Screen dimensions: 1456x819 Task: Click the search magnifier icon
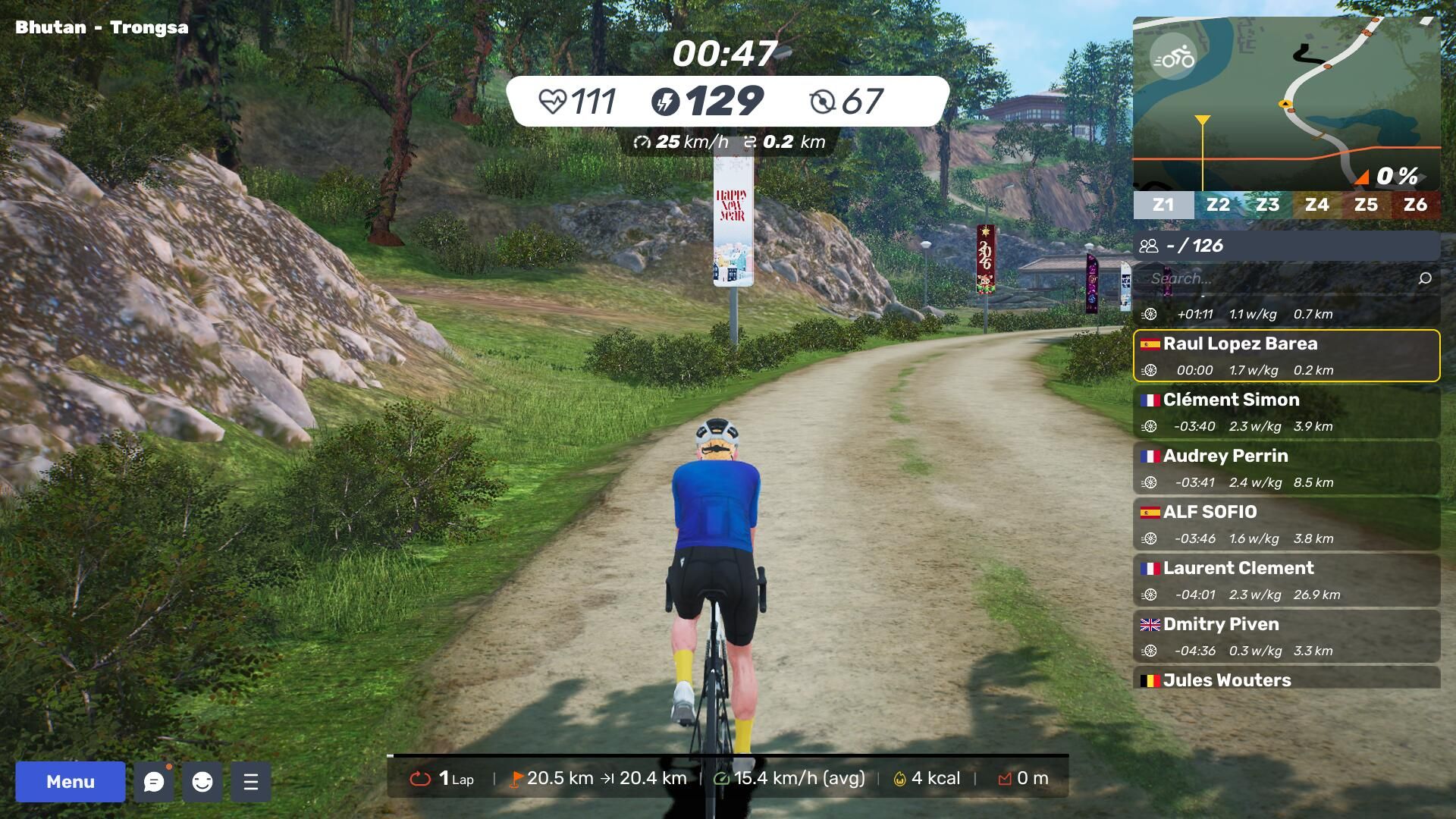1425,278
